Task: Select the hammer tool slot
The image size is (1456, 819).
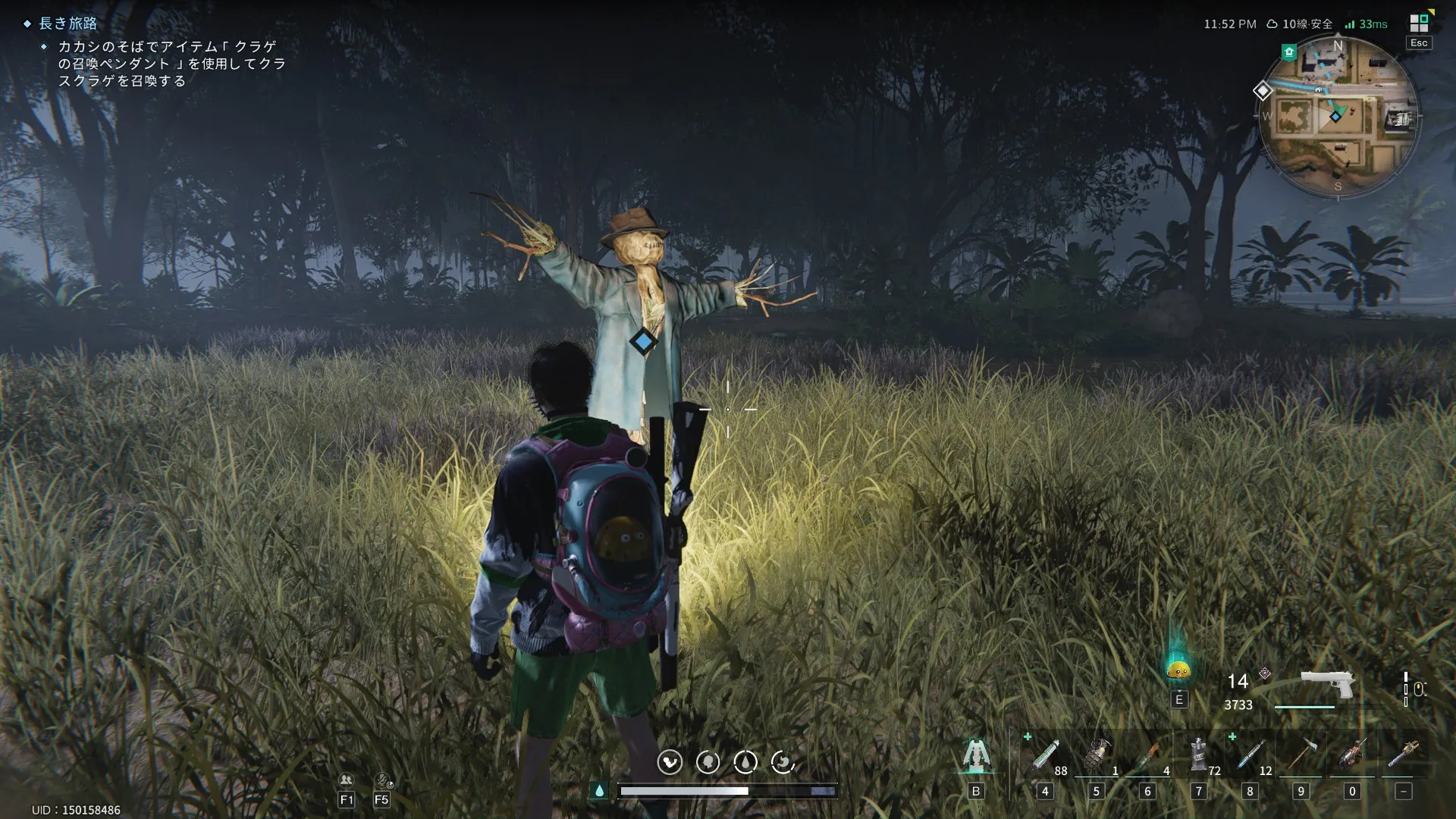Action: coord(1301,755)
